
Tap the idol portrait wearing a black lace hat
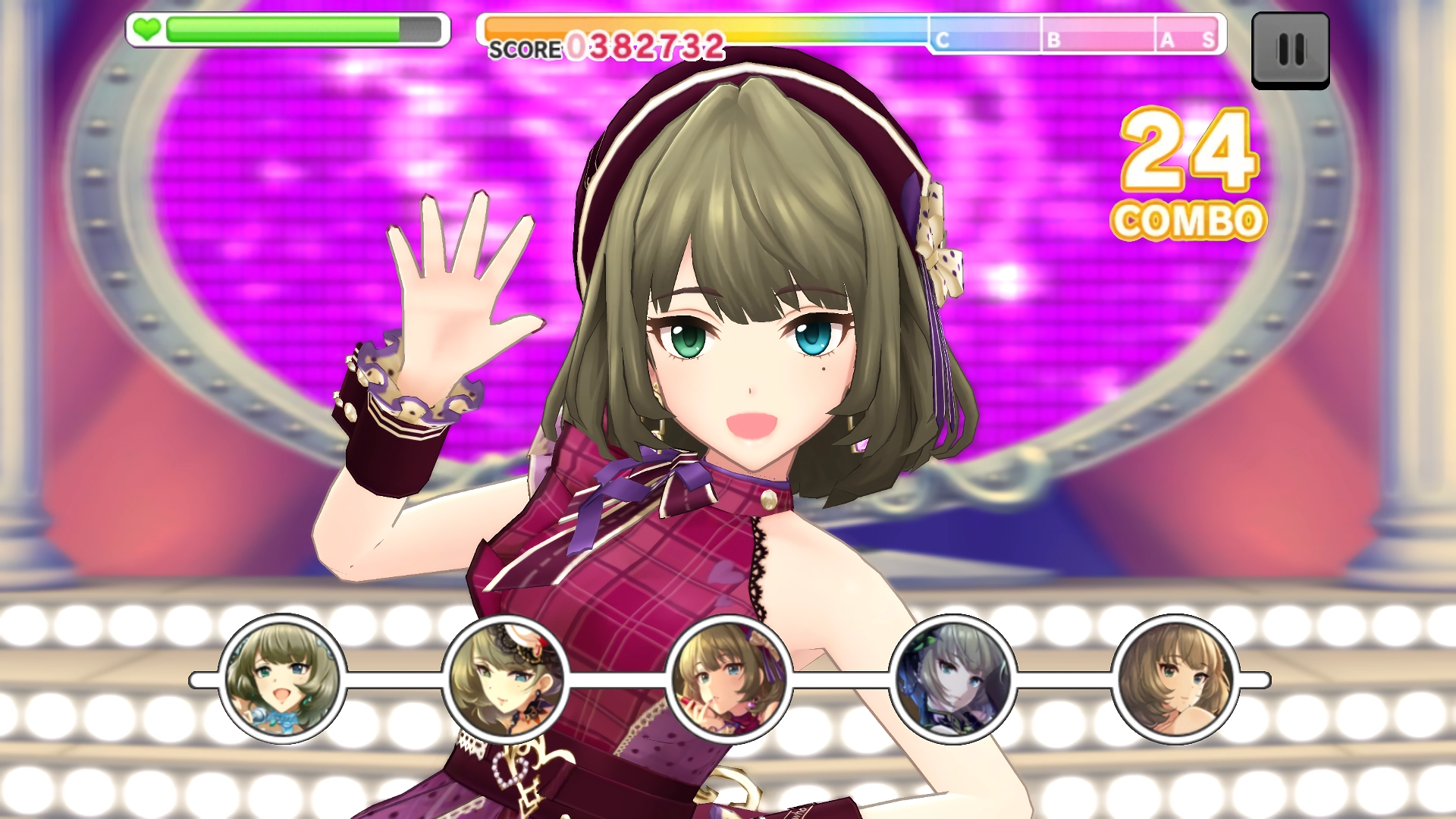(x=506, y=679)
